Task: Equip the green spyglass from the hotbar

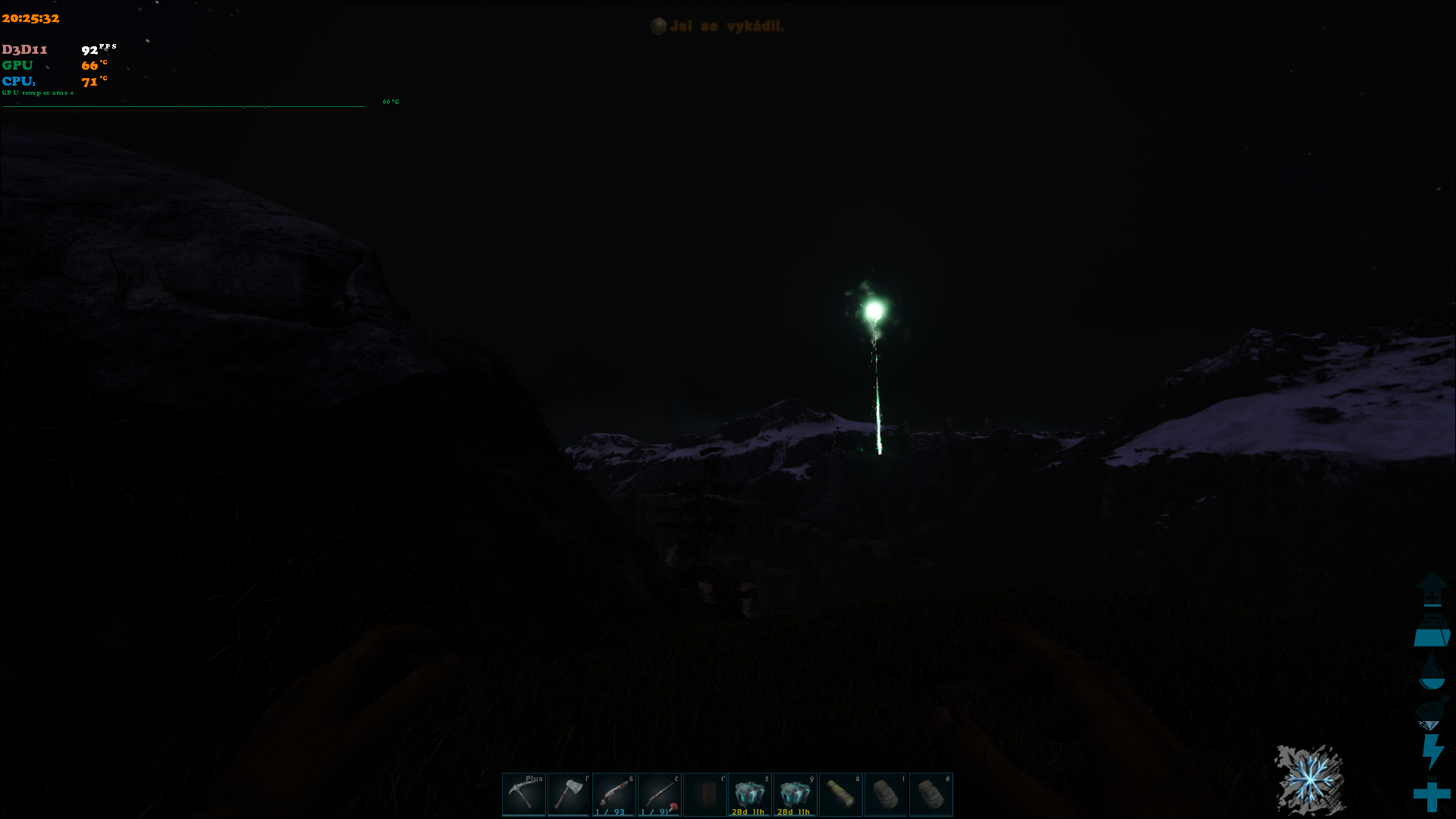Action: coord(840,794)
